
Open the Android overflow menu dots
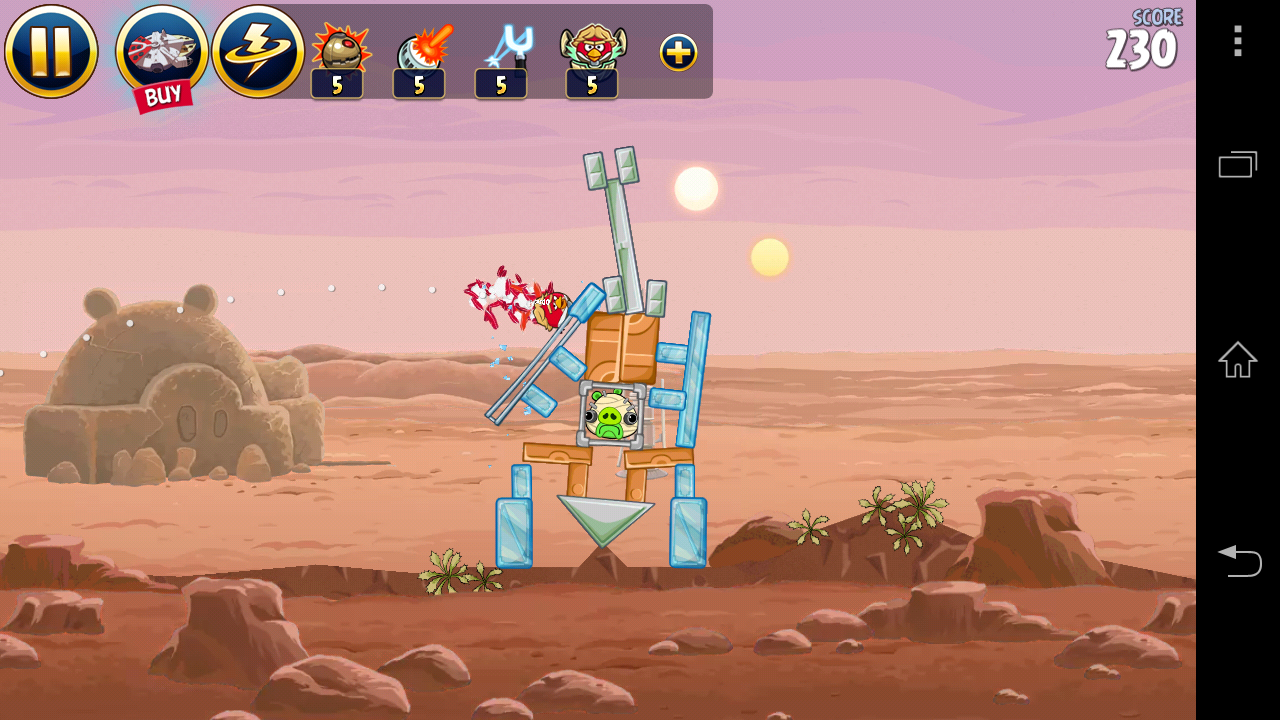point(1237,41)
